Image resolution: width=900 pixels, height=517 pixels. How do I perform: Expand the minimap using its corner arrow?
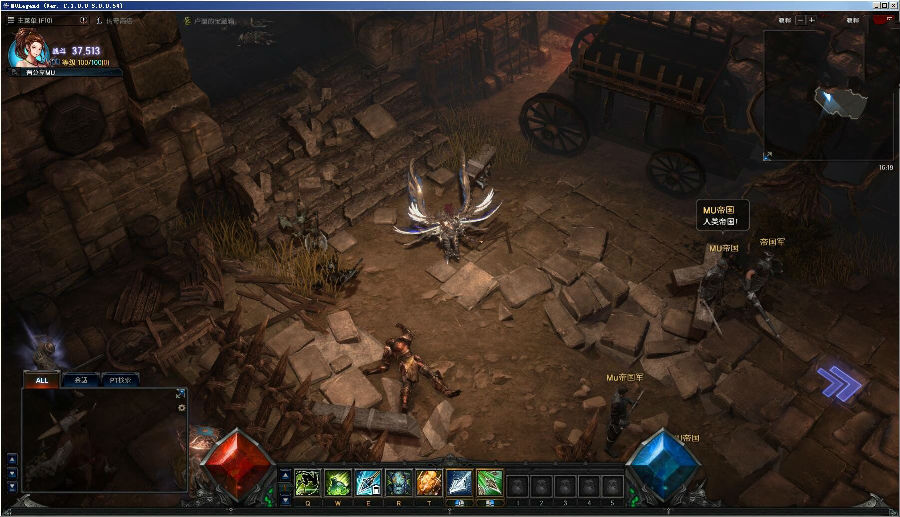click(x=768, y=156)
